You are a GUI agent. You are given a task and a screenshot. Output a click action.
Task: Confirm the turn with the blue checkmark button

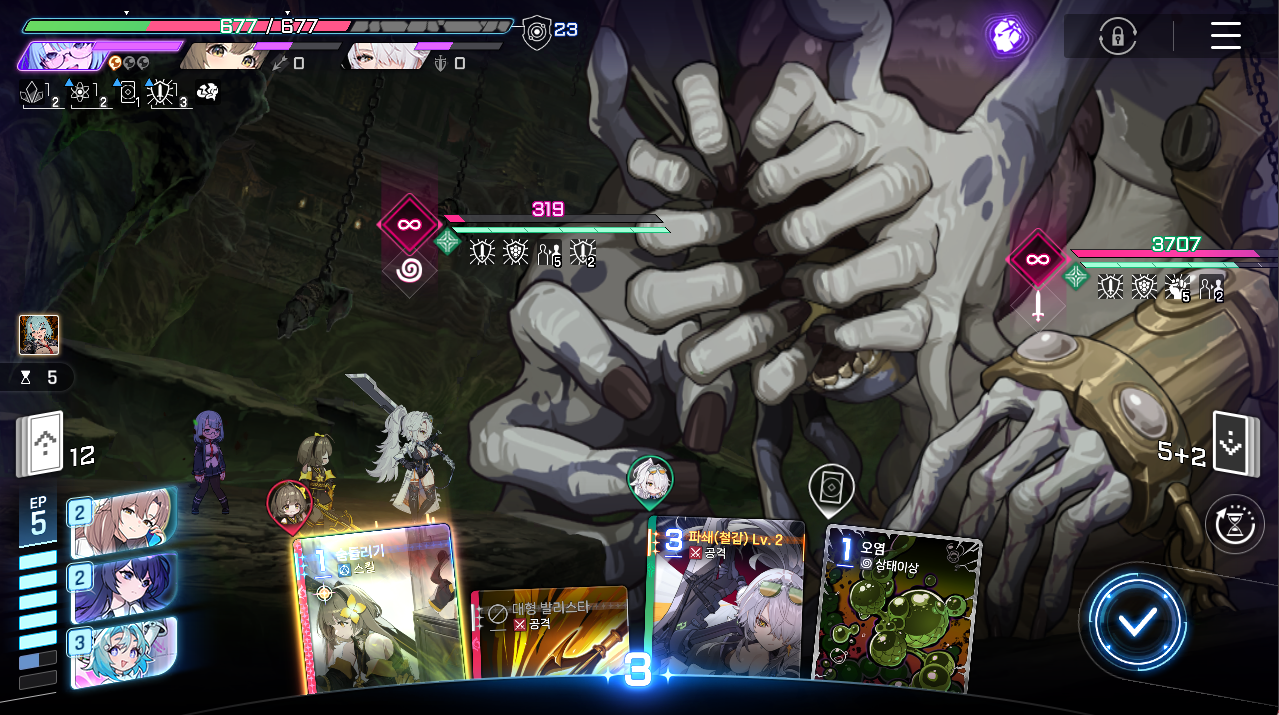coord(1137,622)
